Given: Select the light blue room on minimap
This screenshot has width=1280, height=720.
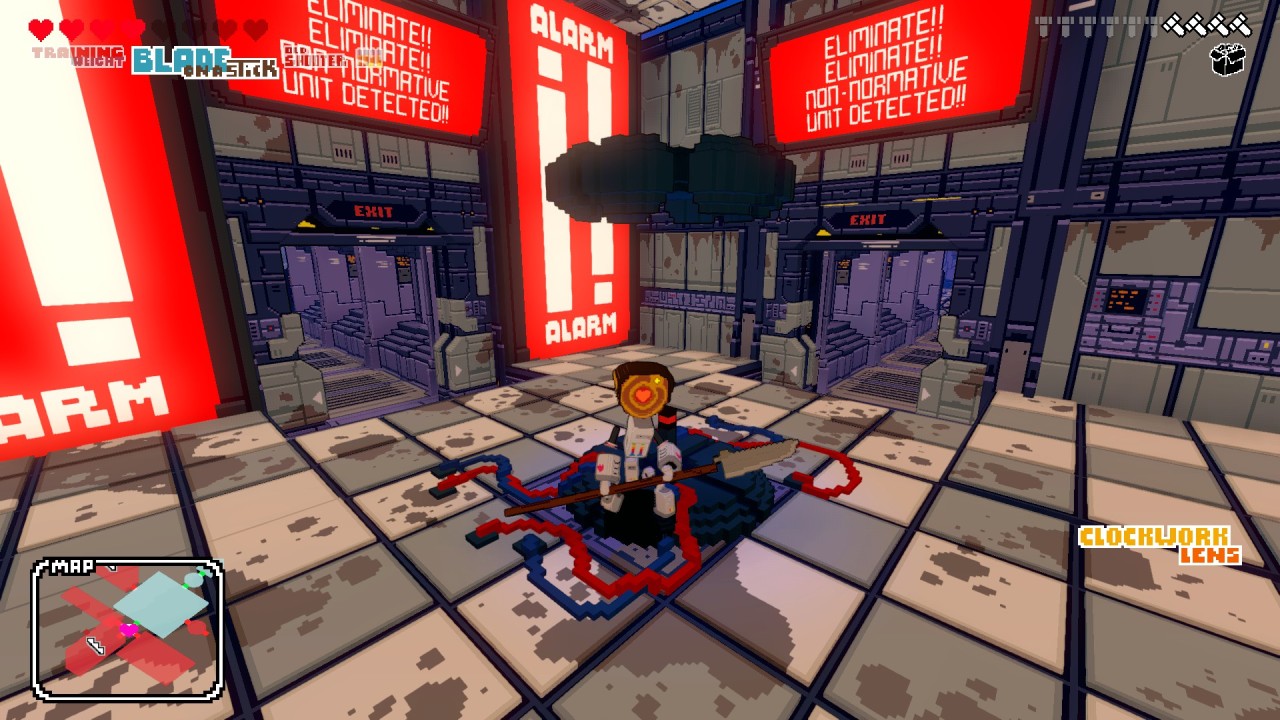Looking at the screenshot, I should [160, 602].
